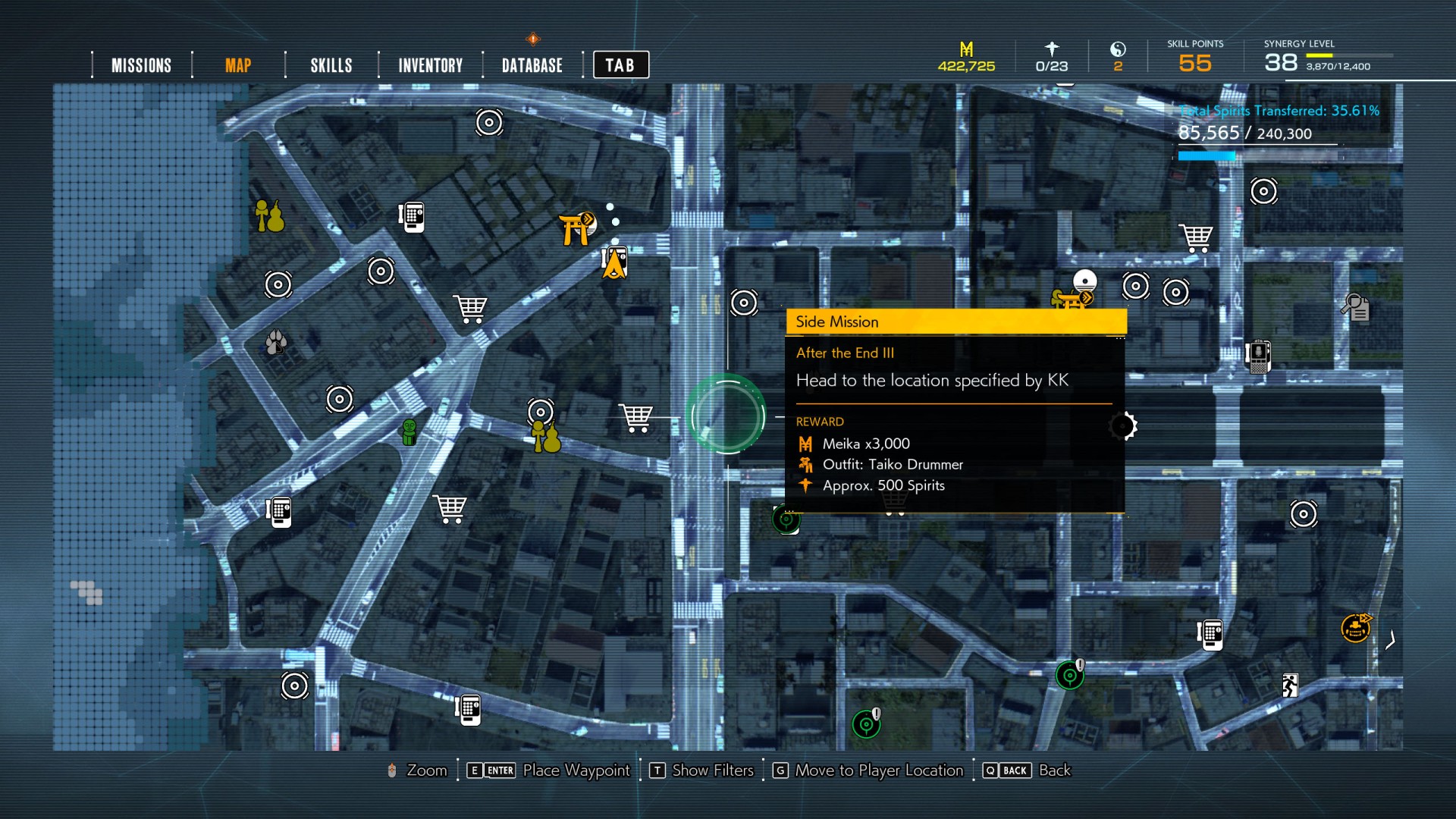Image resolution: width=1456 pixels, height=819 pixels.
Task: Pick the orange circular mask mission marker
Action: pyautogui.click(x=1355, y=628)
